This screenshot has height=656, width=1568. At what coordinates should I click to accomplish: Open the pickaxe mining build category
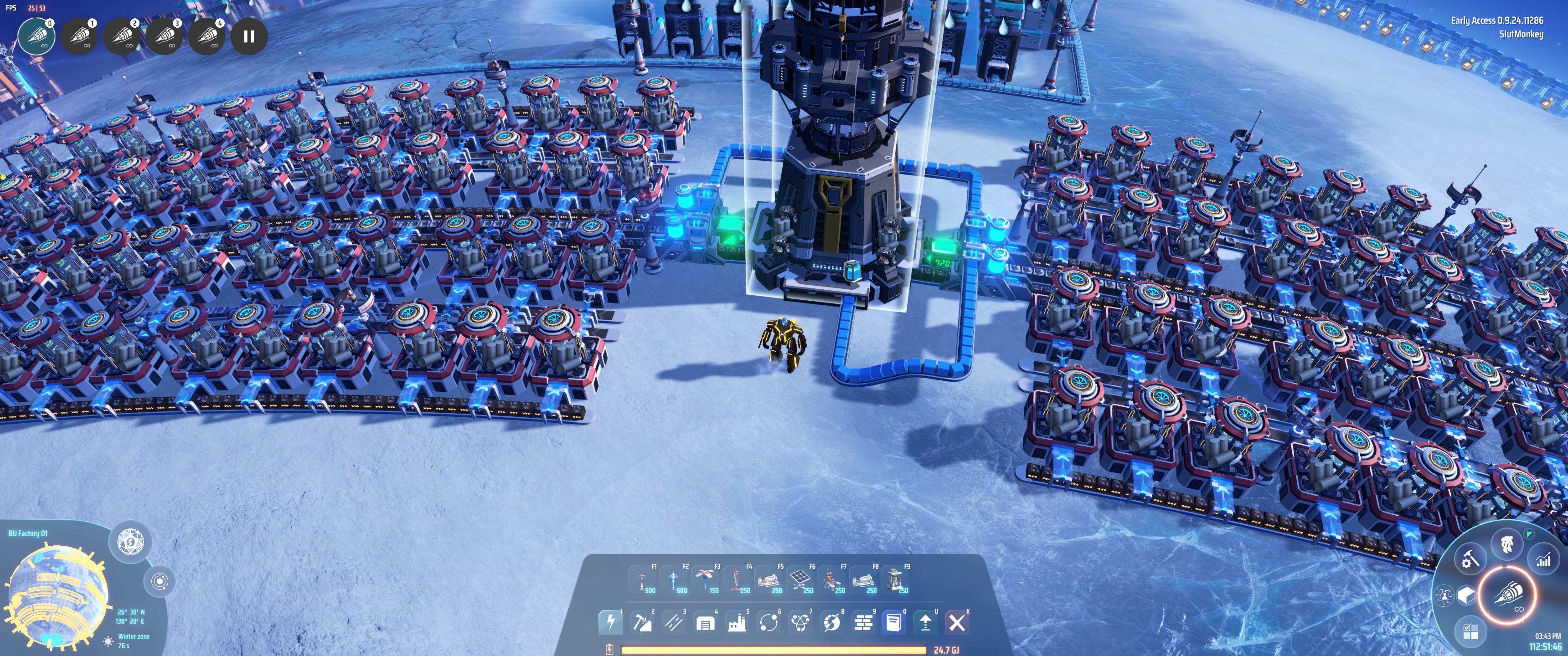(642, 622)
